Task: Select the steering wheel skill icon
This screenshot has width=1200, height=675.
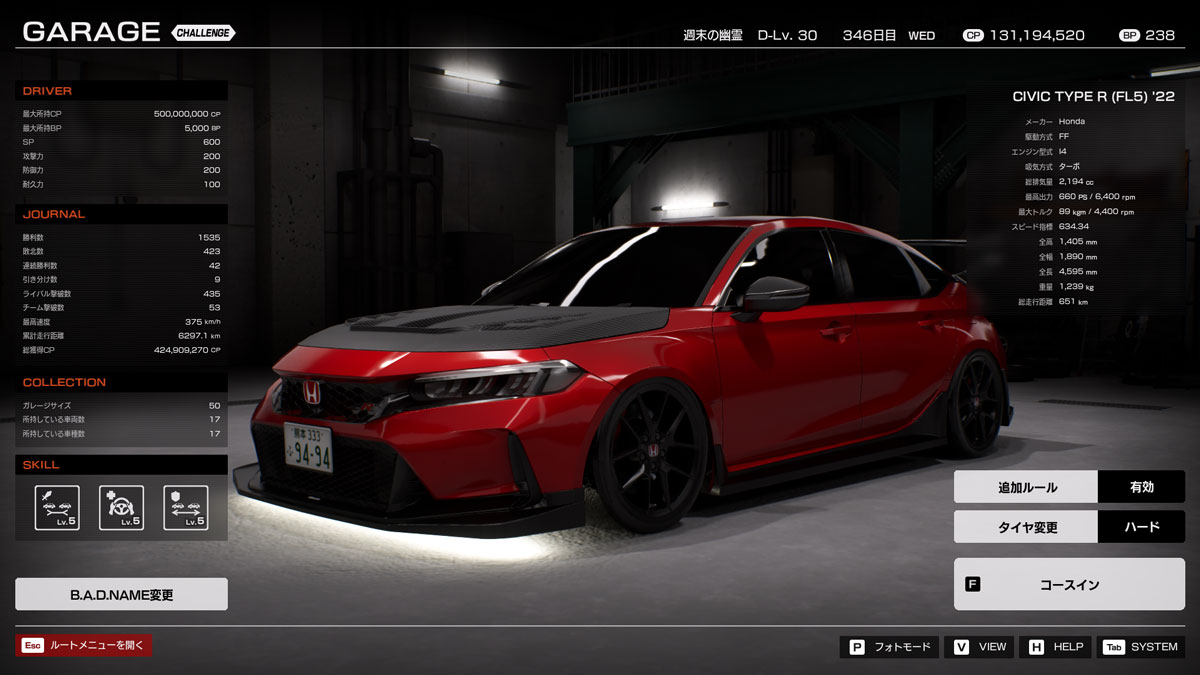Action: click(x=121, y=508)
